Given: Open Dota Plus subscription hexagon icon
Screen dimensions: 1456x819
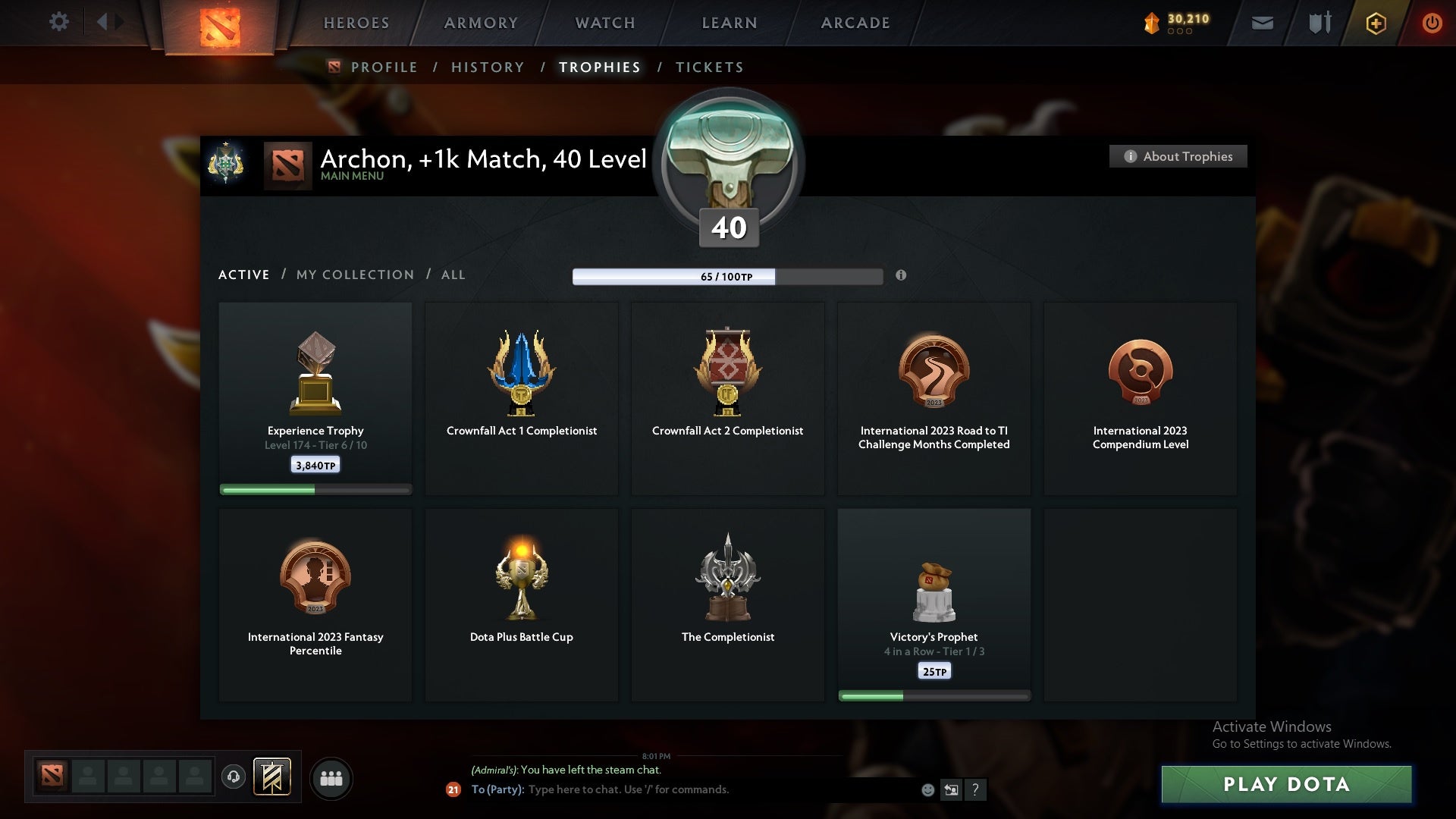Looking at the screenshot, I should [x=1375, y=23].
